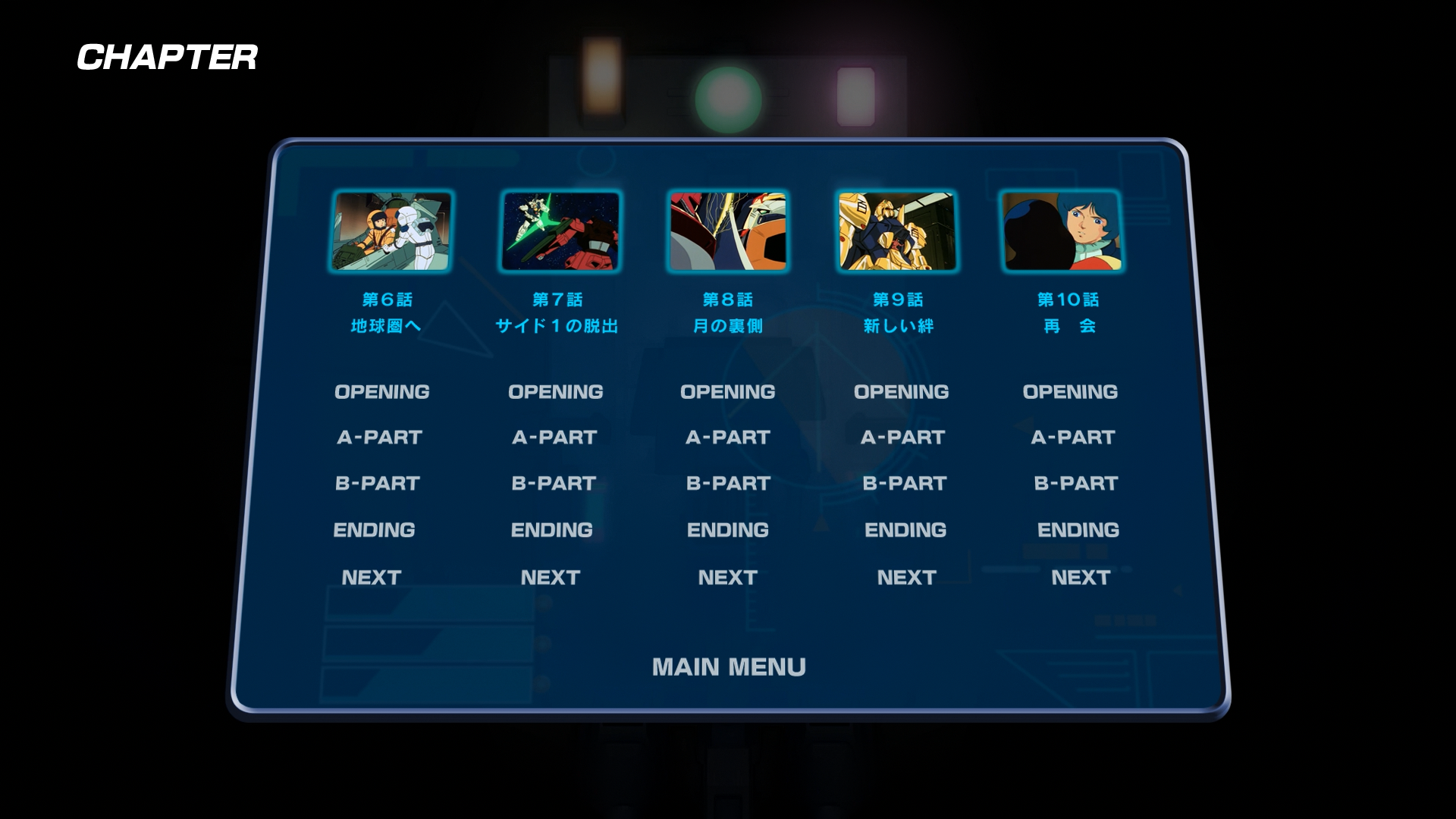
Task: Jump to B-PART of episode 10
Action: click(1076, 484)
